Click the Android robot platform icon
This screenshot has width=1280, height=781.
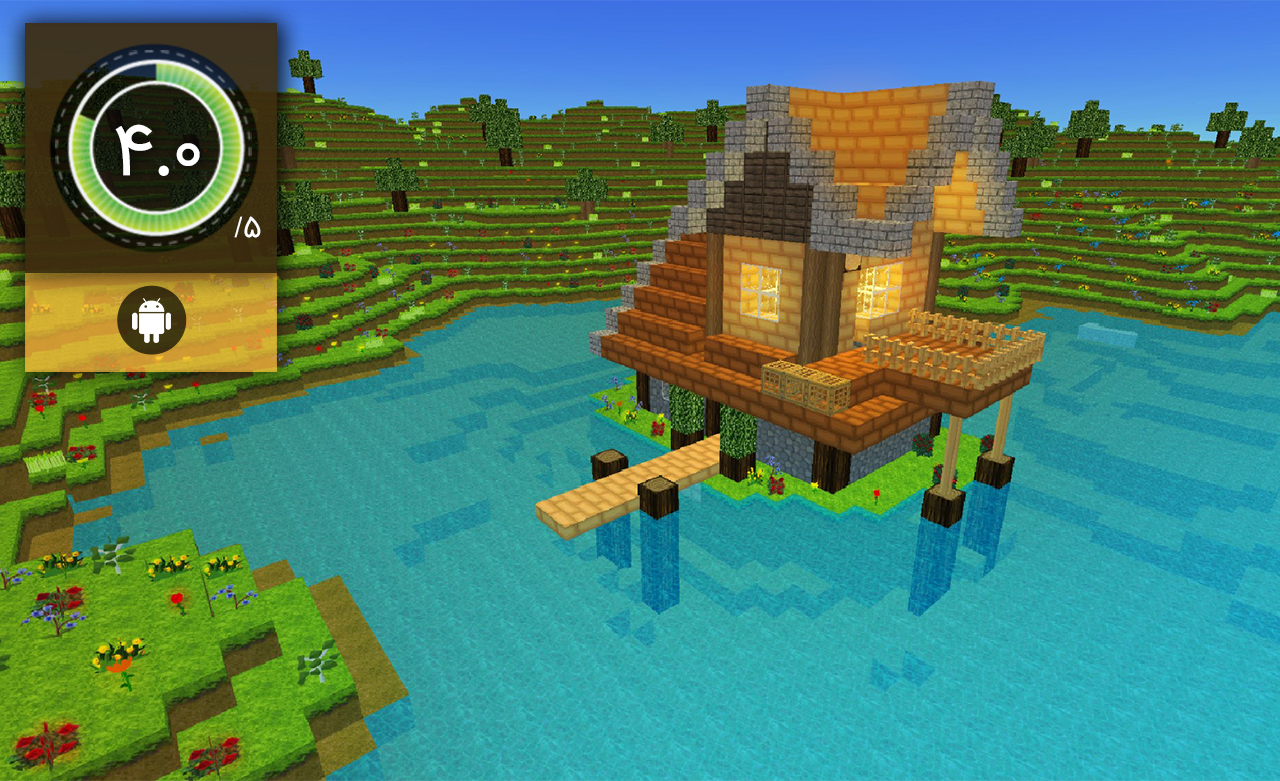151,320
